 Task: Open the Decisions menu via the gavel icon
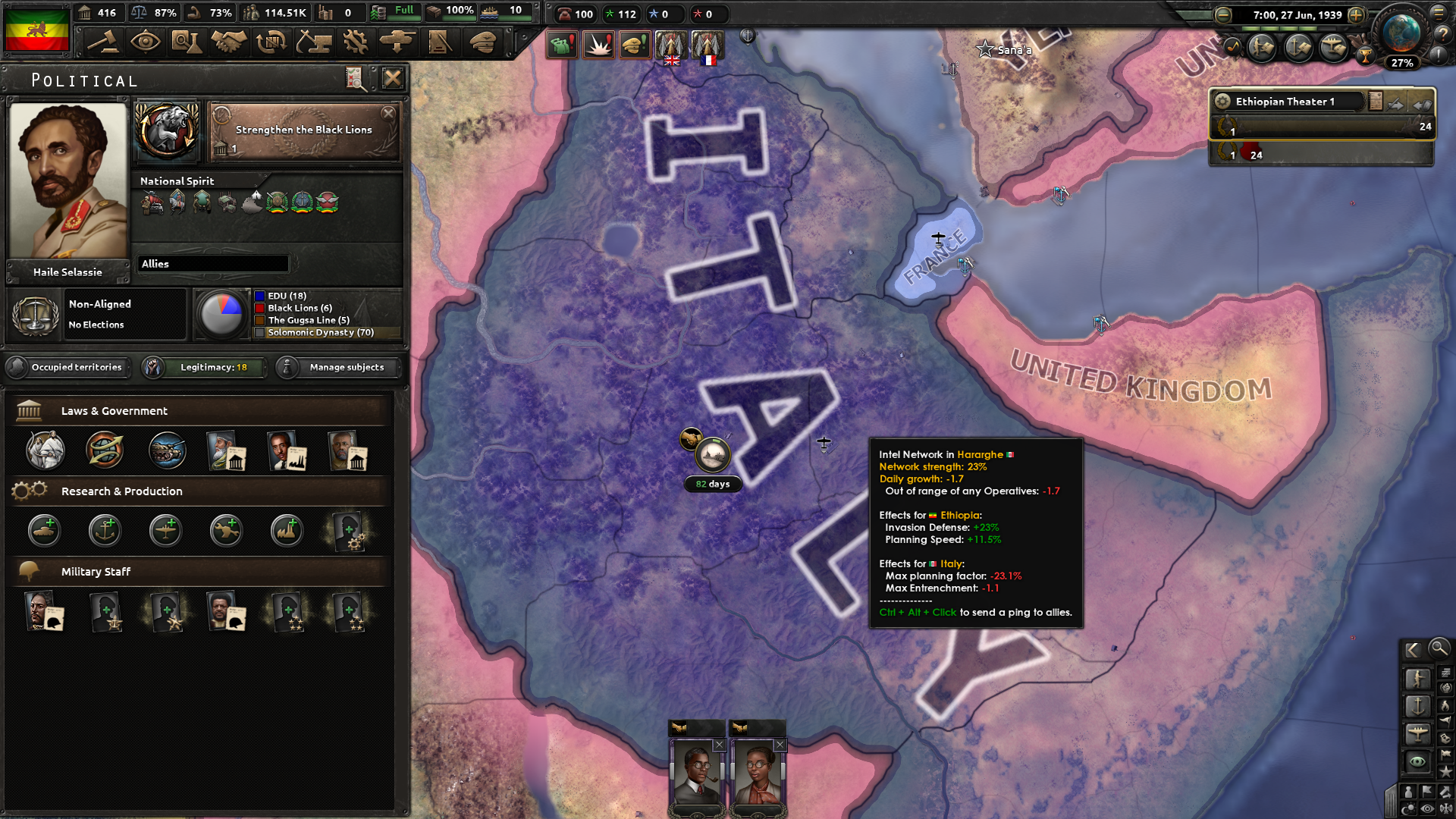tap(104, 42)
